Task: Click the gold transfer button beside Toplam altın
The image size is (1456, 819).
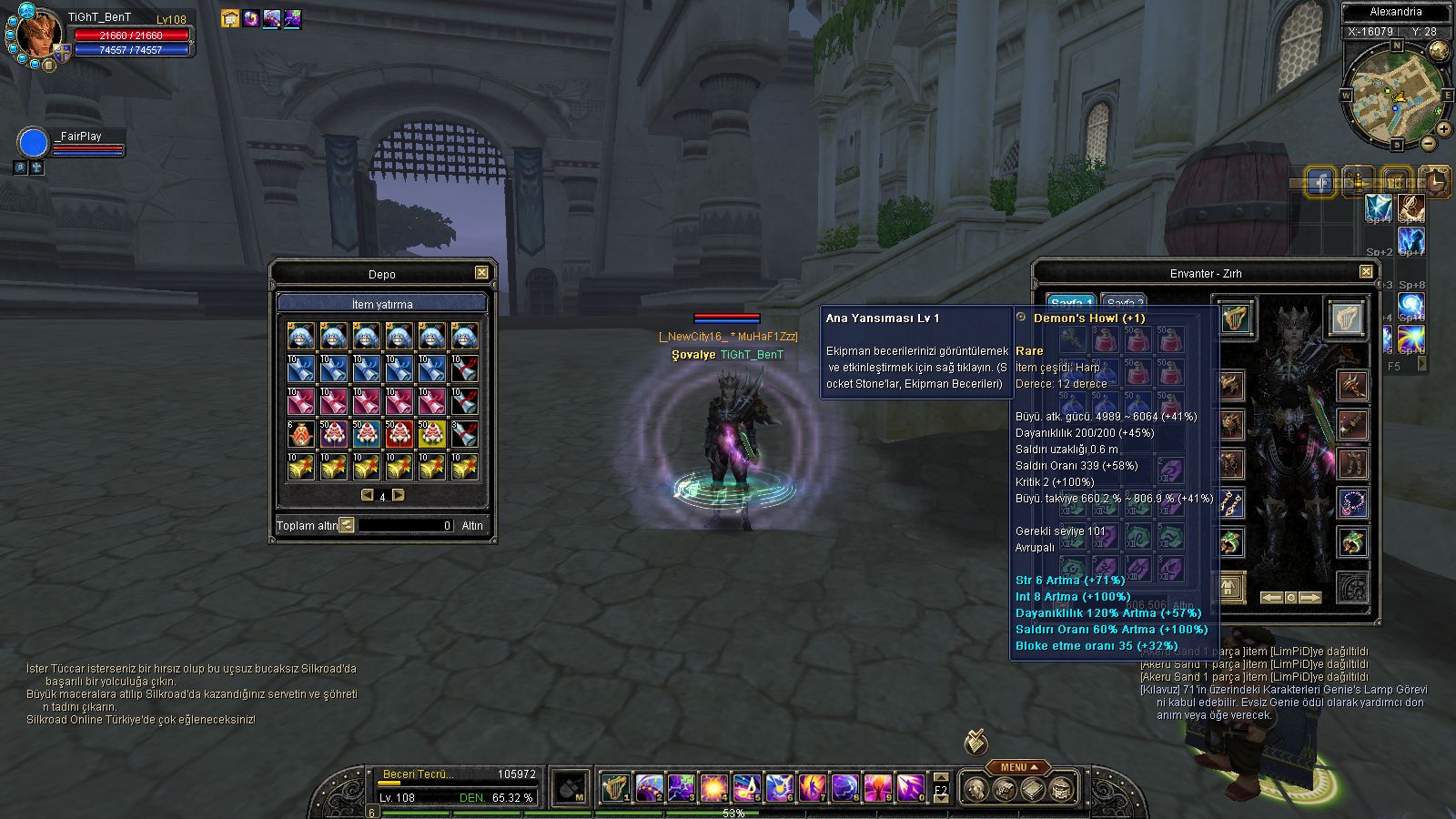Action: pos(347,525)
